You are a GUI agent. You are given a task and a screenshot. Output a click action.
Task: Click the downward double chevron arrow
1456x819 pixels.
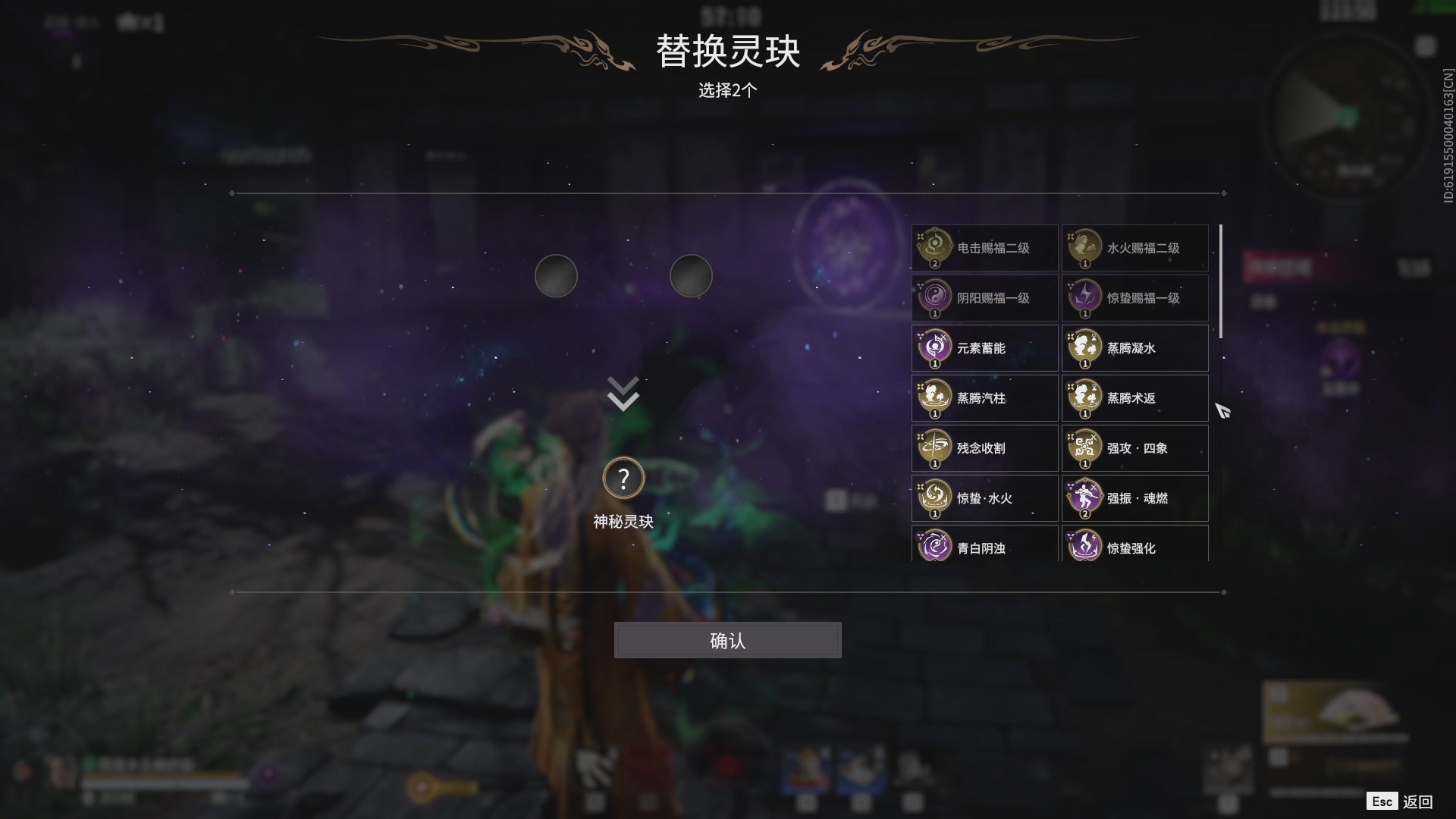click(x=622, y=392)
